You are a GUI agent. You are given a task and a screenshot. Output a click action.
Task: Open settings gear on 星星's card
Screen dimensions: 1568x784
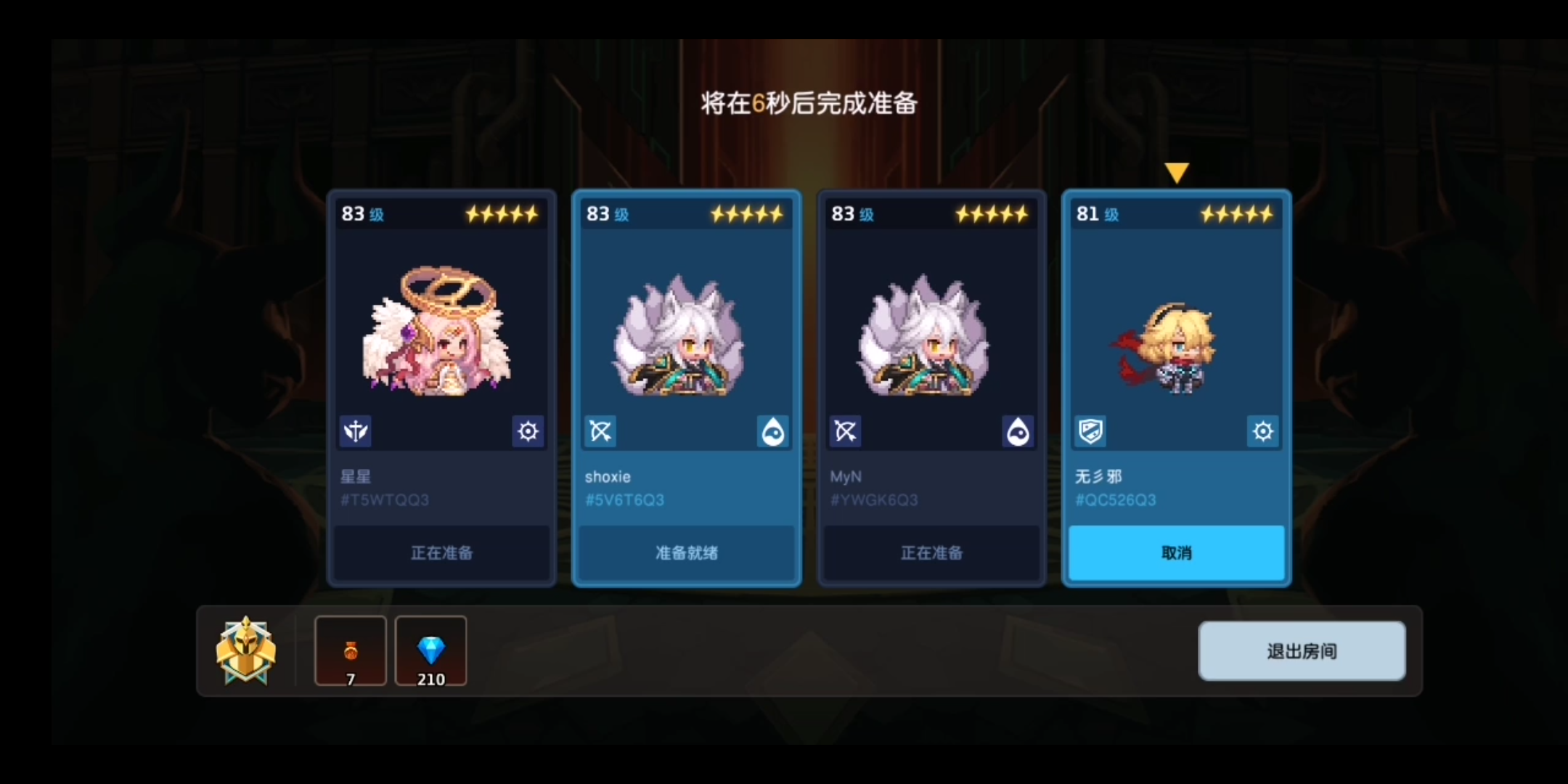click(x=528, y=431)
